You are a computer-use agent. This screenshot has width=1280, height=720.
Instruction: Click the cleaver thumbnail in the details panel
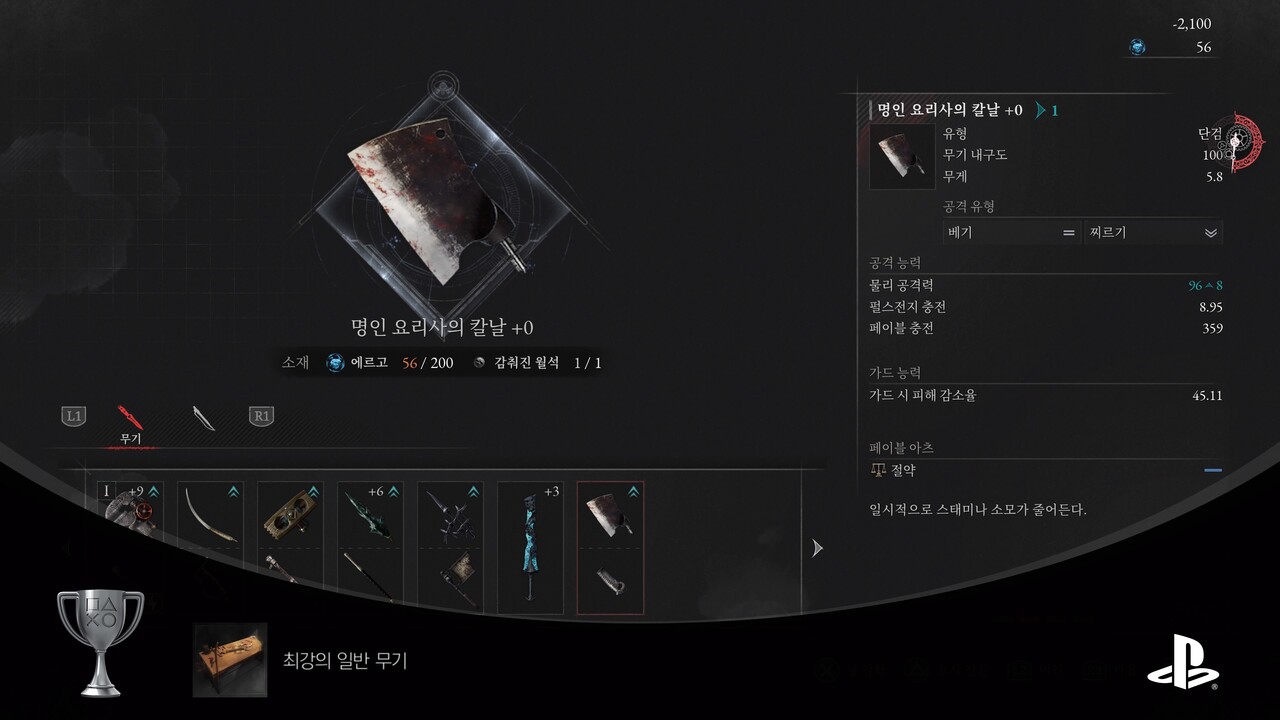click(x=902, y=157)
